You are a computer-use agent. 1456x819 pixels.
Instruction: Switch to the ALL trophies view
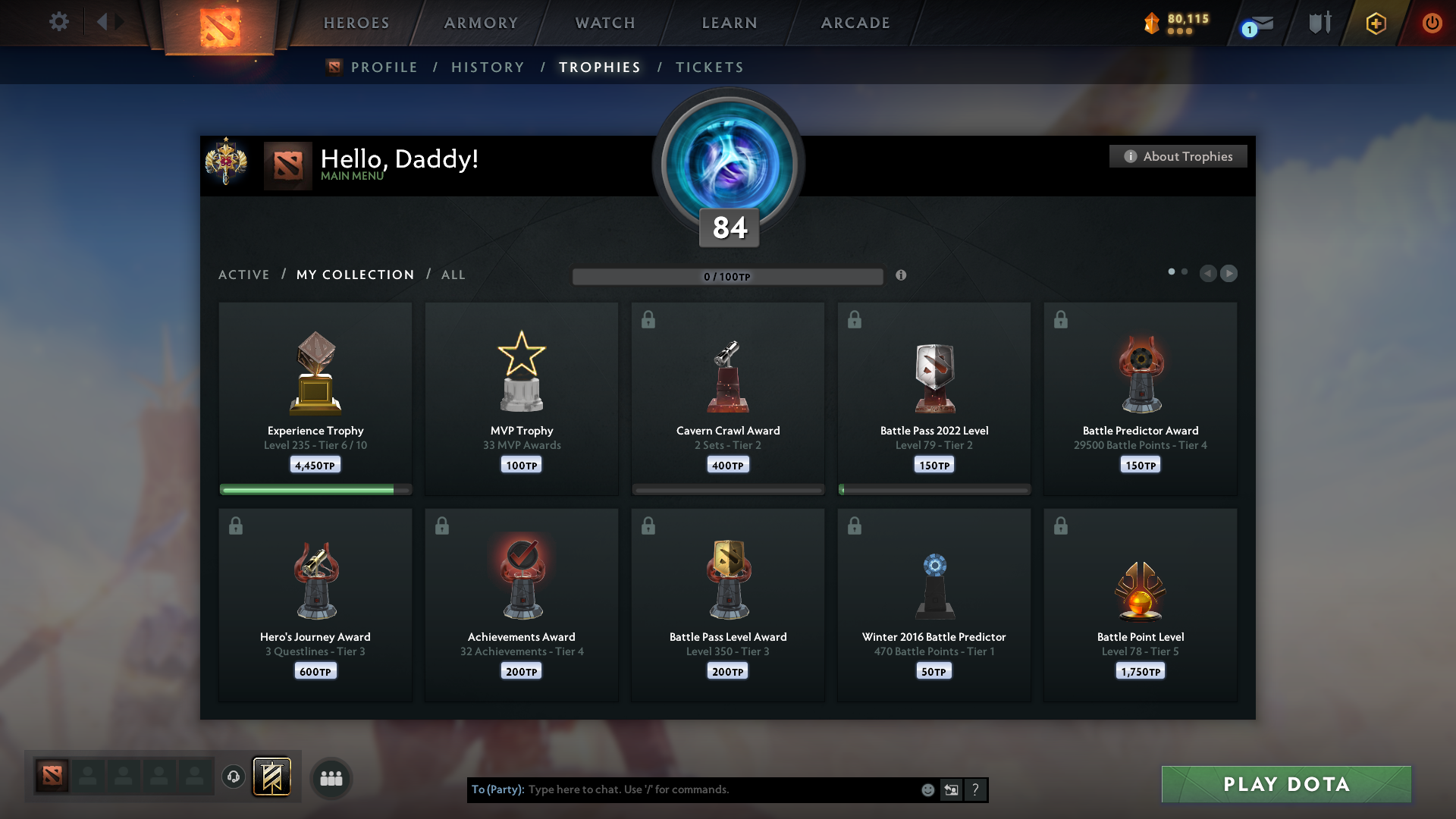[x=453, y=275]
